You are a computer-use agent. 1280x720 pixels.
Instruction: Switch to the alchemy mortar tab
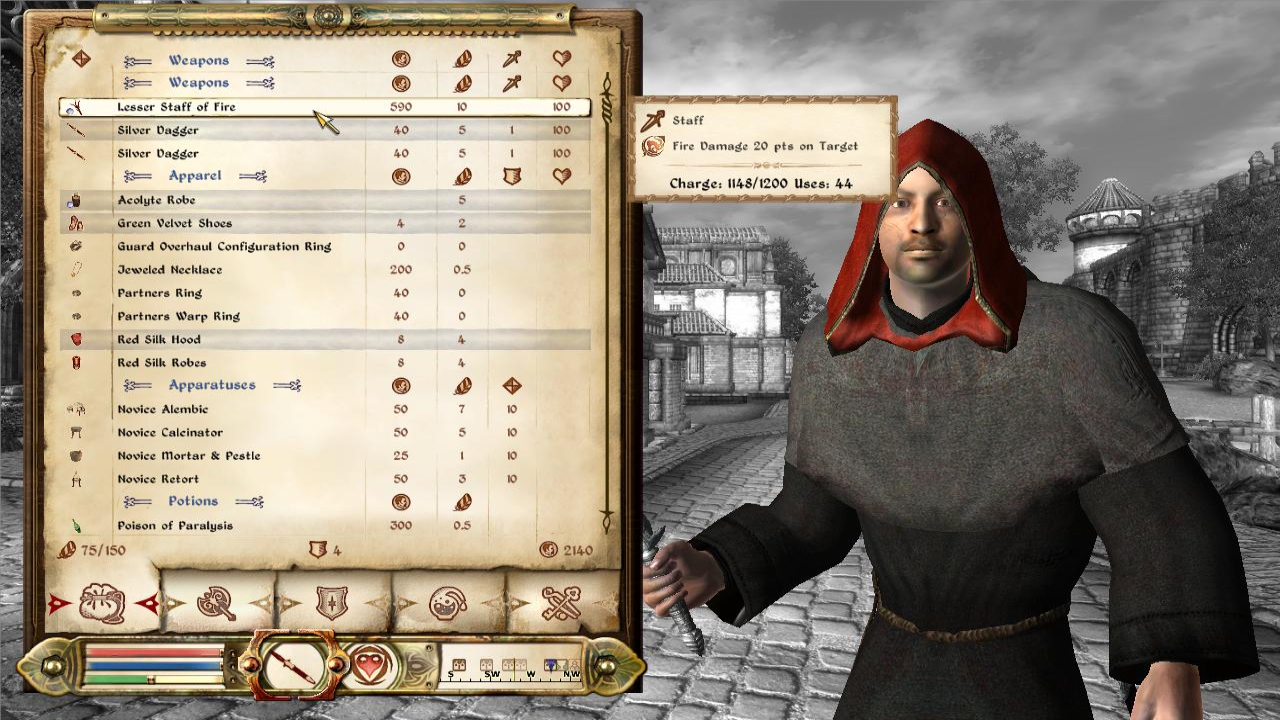click(447, 603)
